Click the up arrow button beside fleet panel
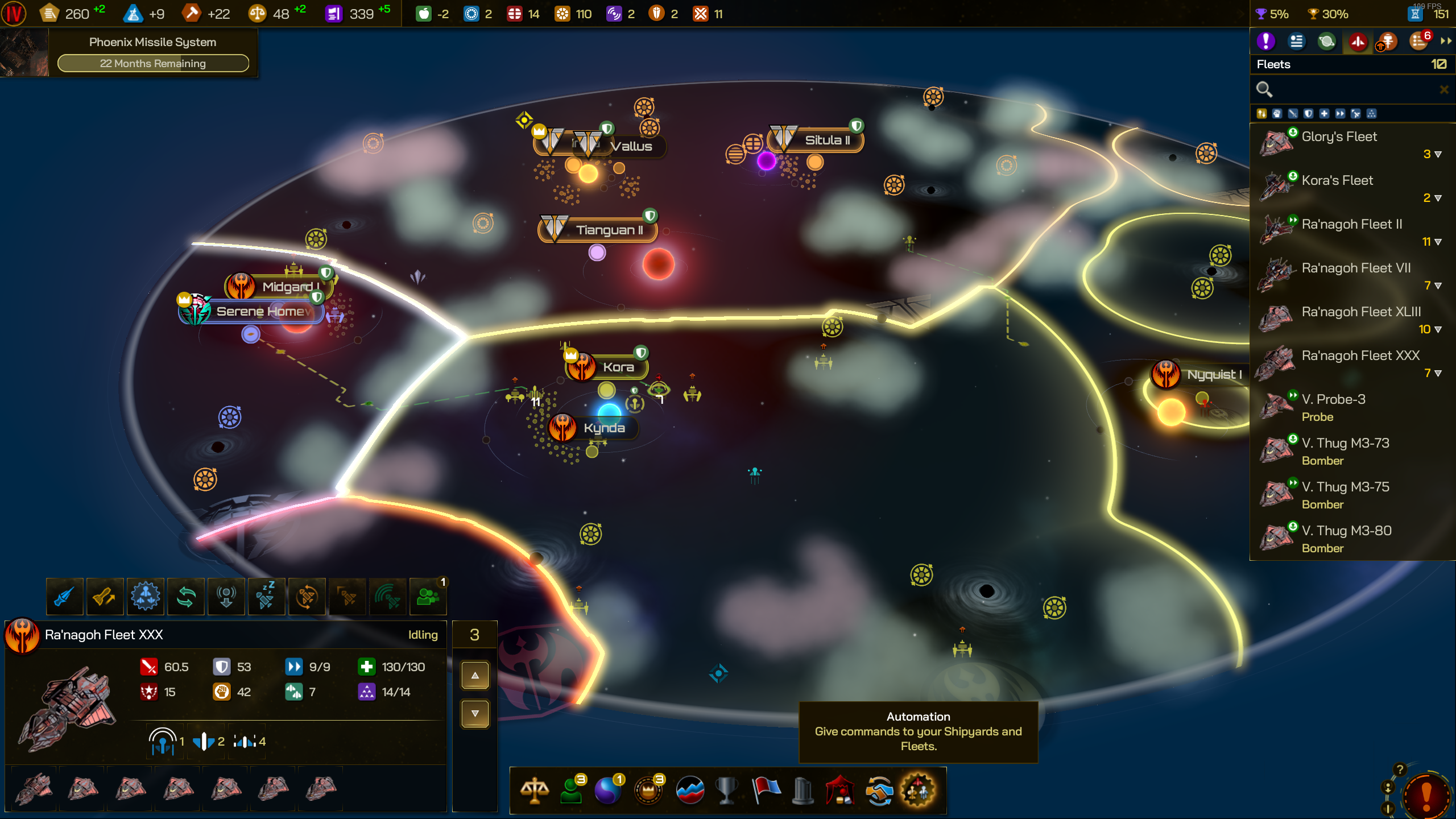This screenshot has width=1456, height=819. (x=475, y=676)
